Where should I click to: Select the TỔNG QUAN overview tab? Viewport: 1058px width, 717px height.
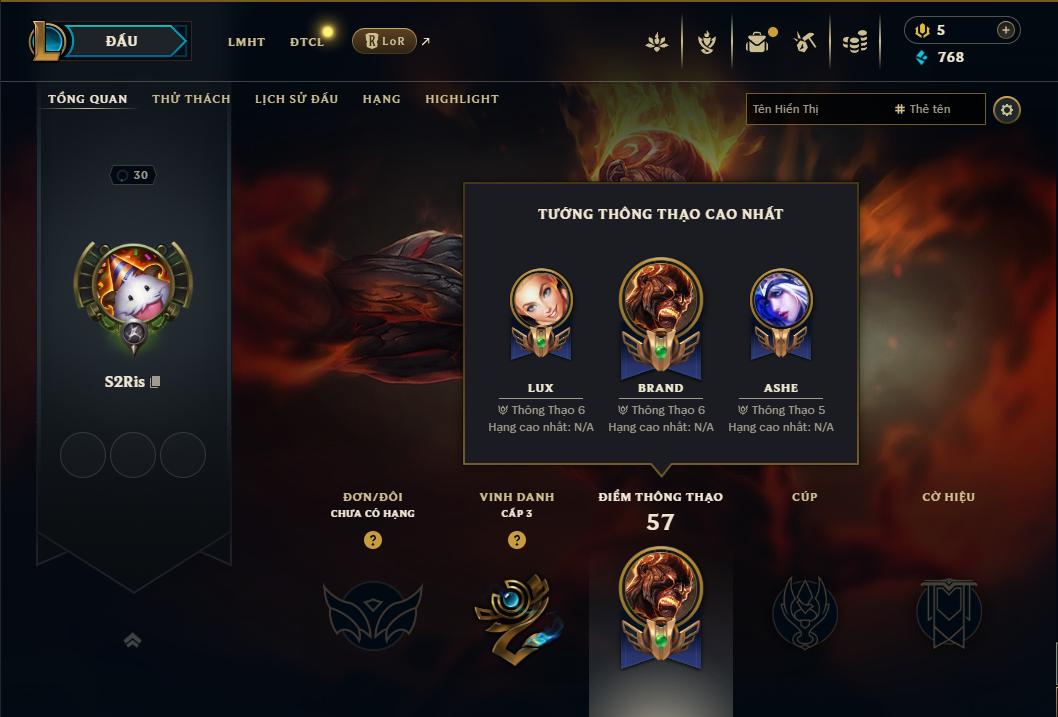pos(88,99)
